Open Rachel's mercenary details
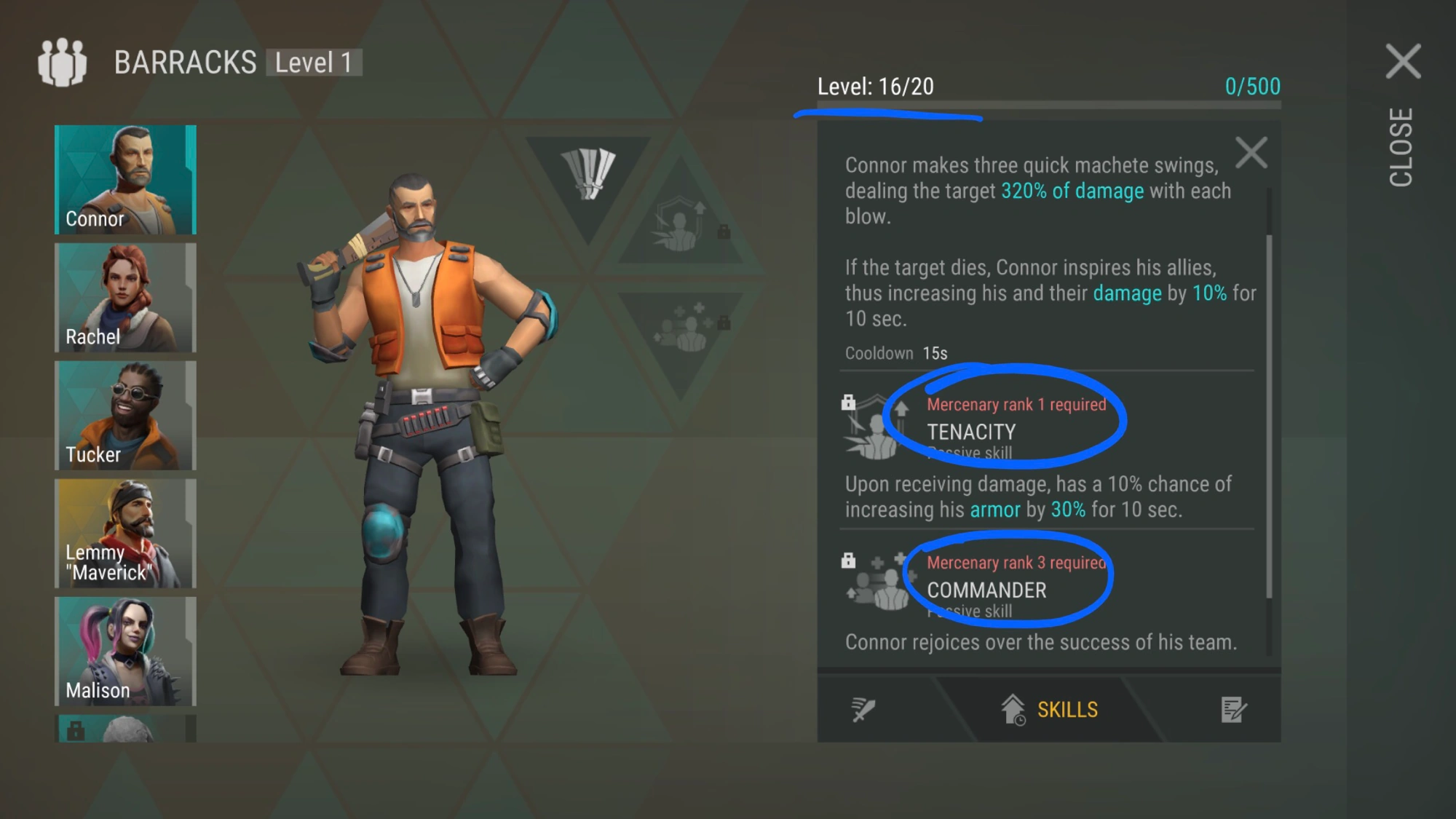 [125, 297]
